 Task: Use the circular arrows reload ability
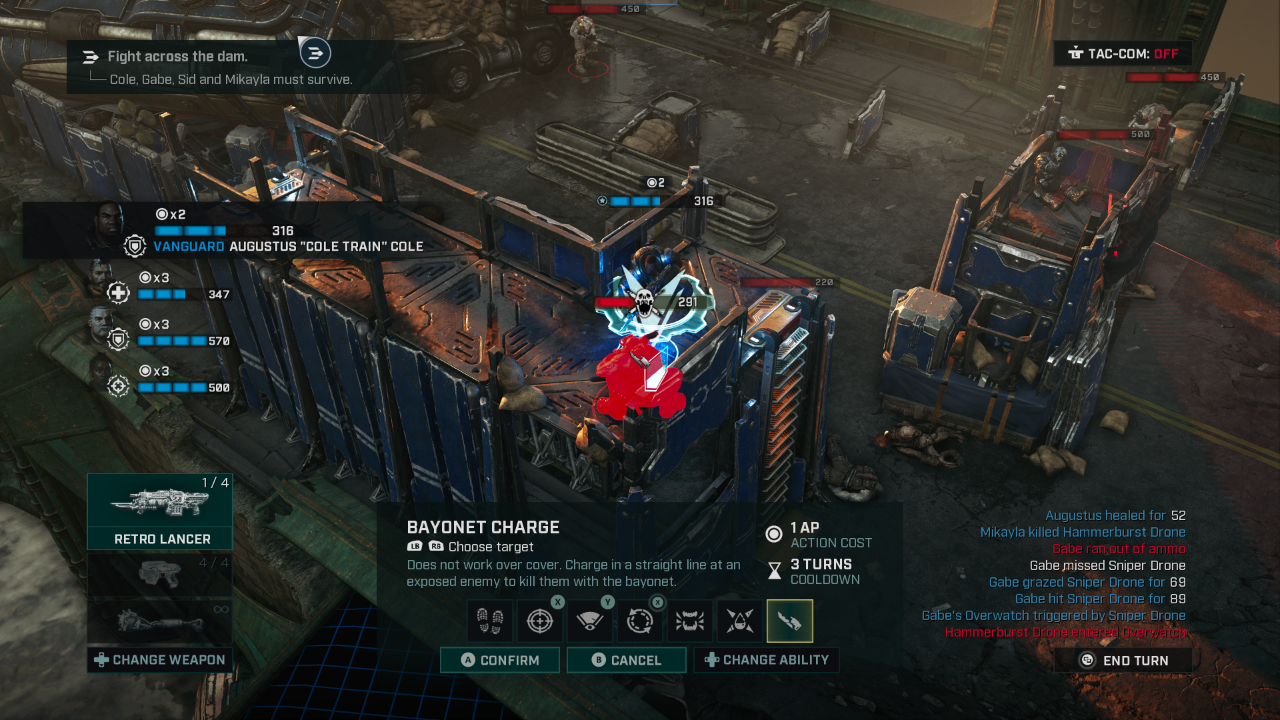tap(640, 621)
